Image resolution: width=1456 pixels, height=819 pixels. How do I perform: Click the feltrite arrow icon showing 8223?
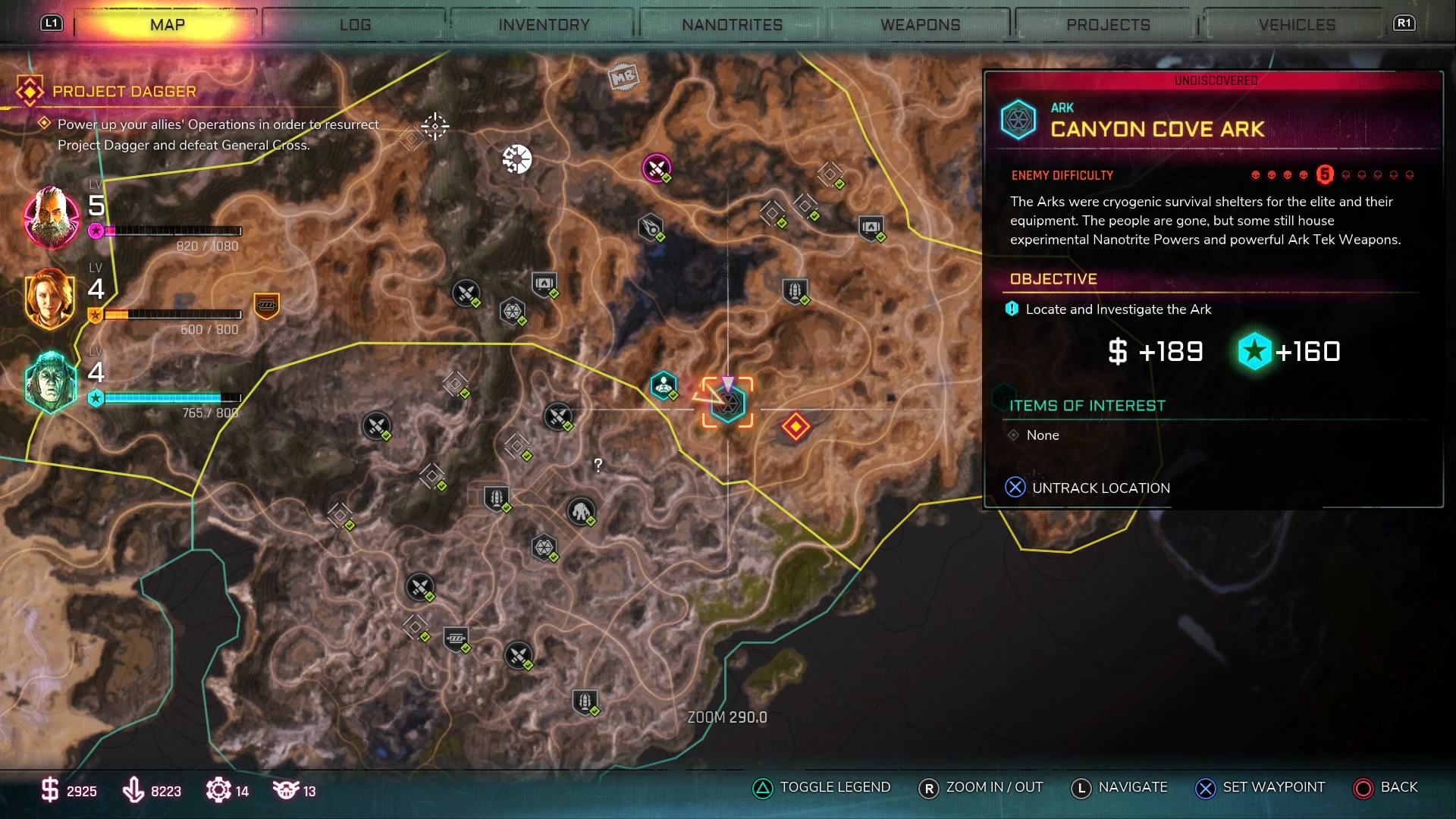[x=135, y=790]
